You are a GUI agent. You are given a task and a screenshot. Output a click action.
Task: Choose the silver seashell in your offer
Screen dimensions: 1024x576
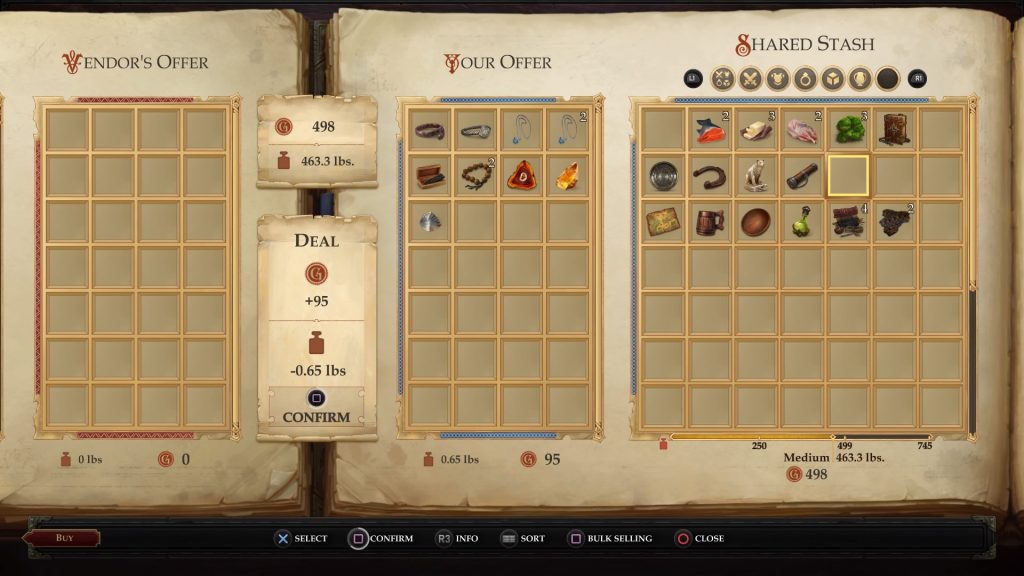429,222
